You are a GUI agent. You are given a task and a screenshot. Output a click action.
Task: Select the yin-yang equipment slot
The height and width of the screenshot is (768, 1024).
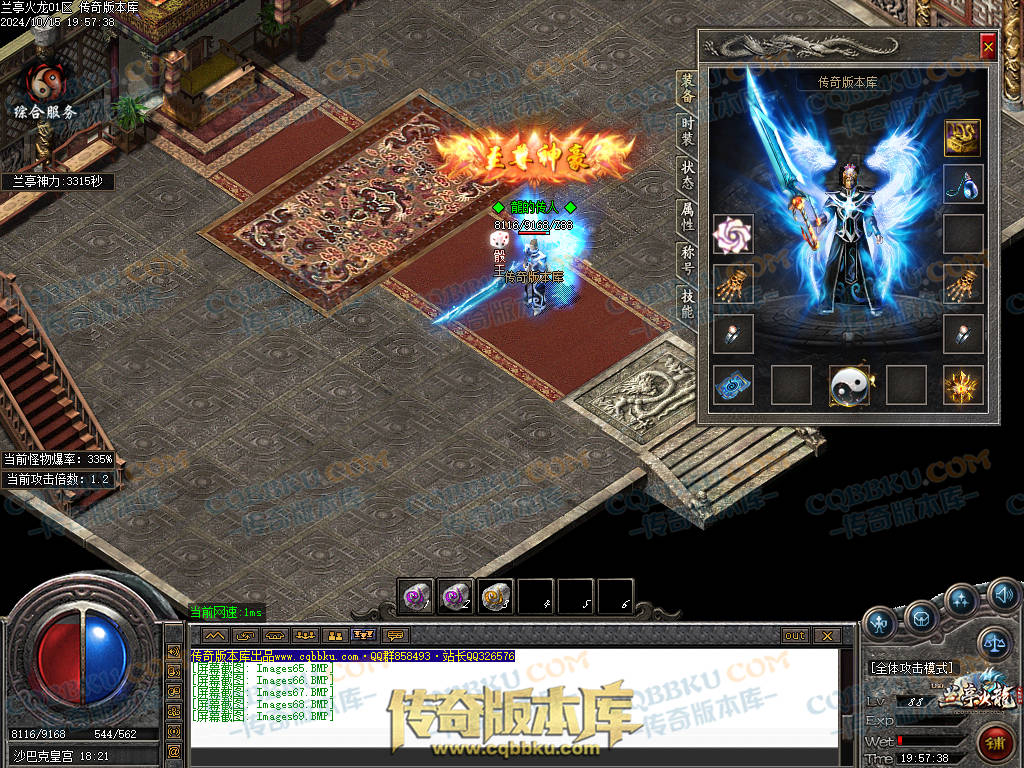(x=848, y=385)
